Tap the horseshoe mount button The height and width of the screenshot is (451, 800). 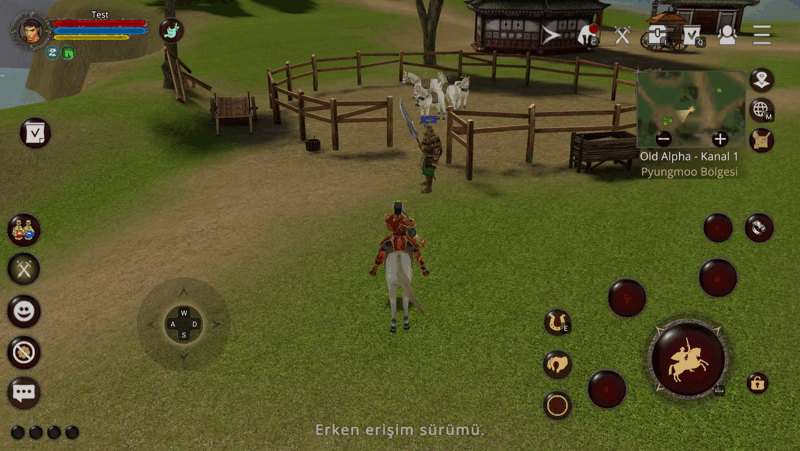click(x=557, y=322)
